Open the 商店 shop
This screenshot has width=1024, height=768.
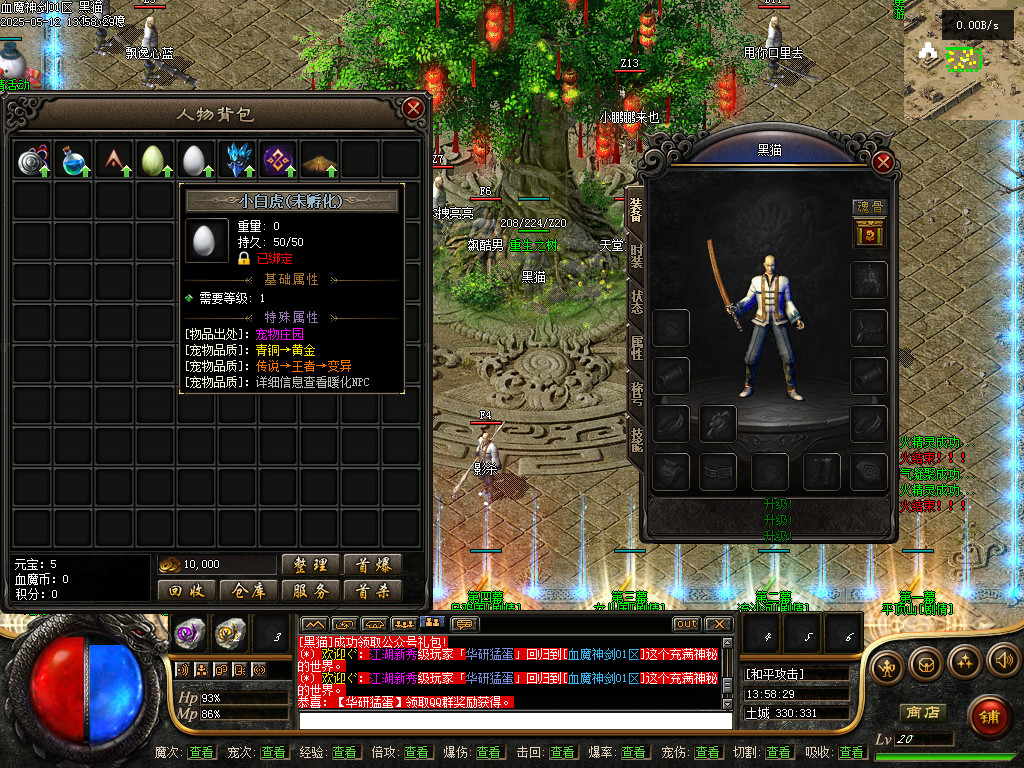pyautogui.click(x=923, y=713)
